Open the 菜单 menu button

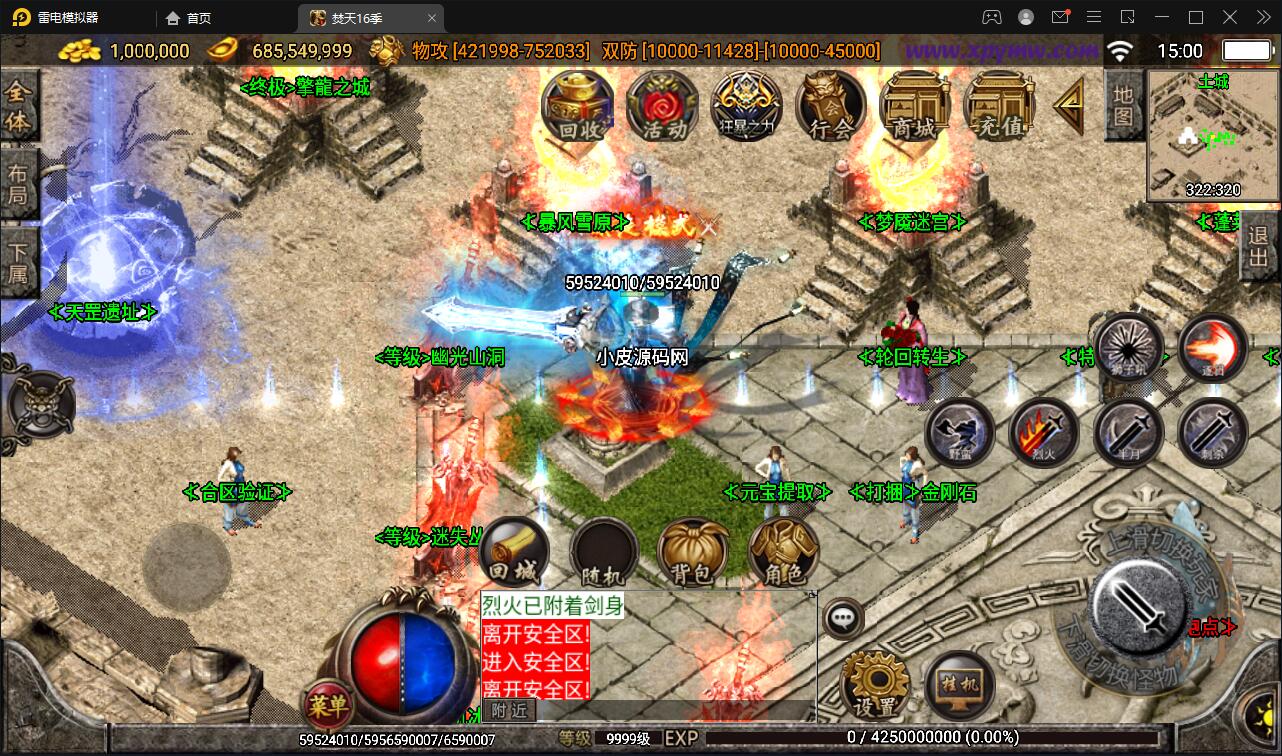click(327, 707)
